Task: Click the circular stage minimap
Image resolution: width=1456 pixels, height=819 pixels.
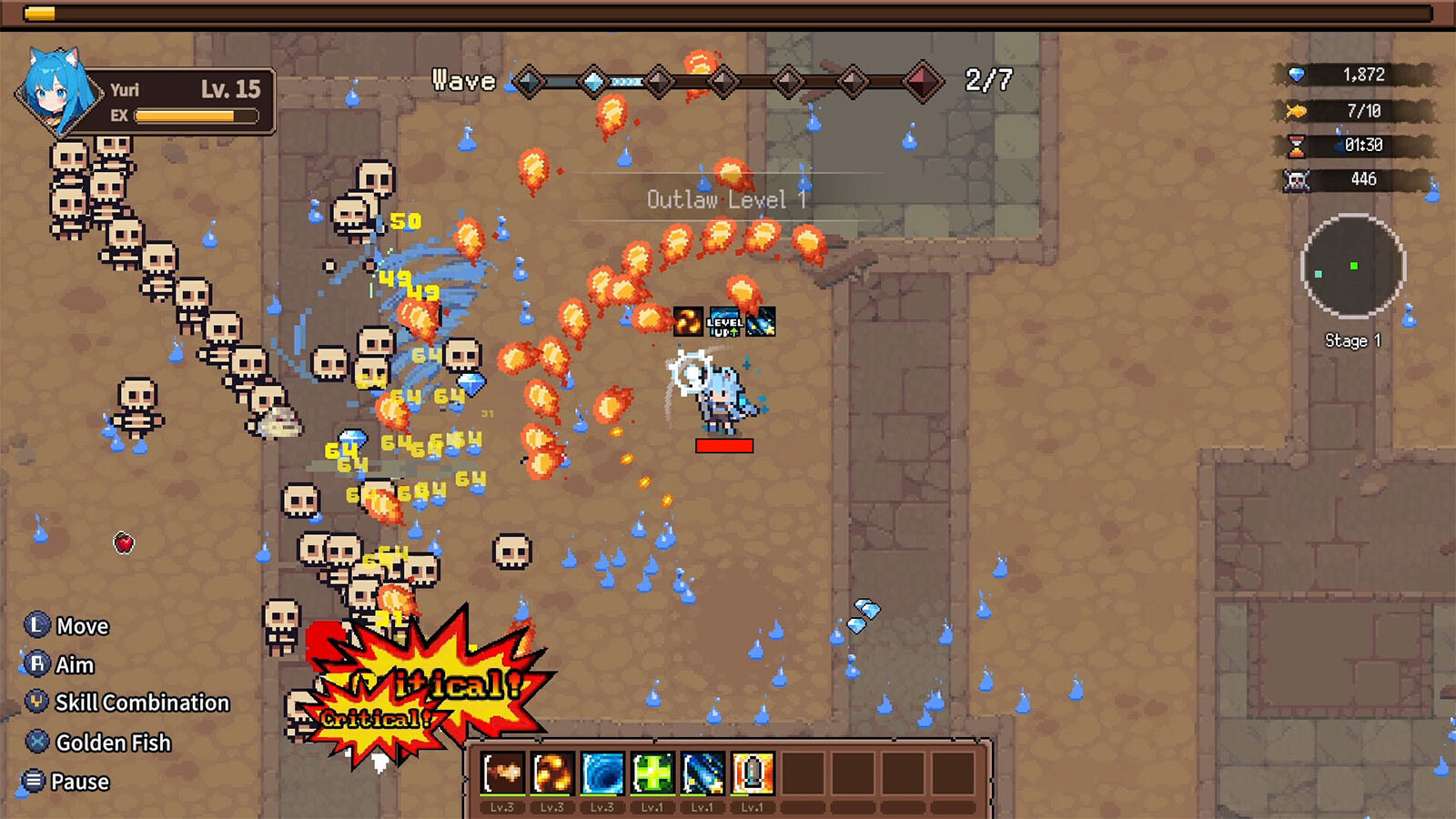Action: [1353, 266]
